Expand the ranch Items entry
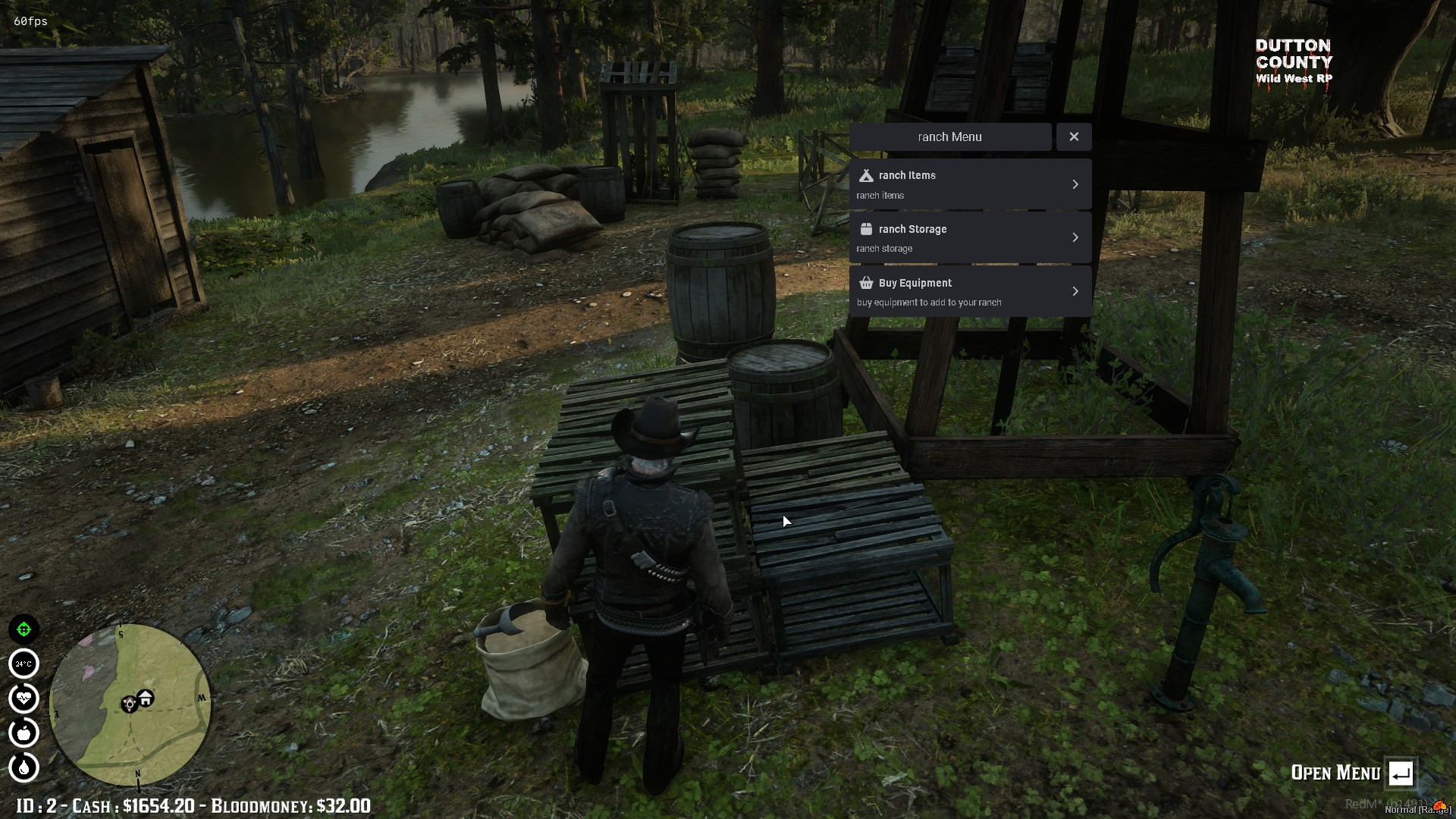Image resolution: width=1456 pixels, height=819 pixels. (x=1075, y=184)
